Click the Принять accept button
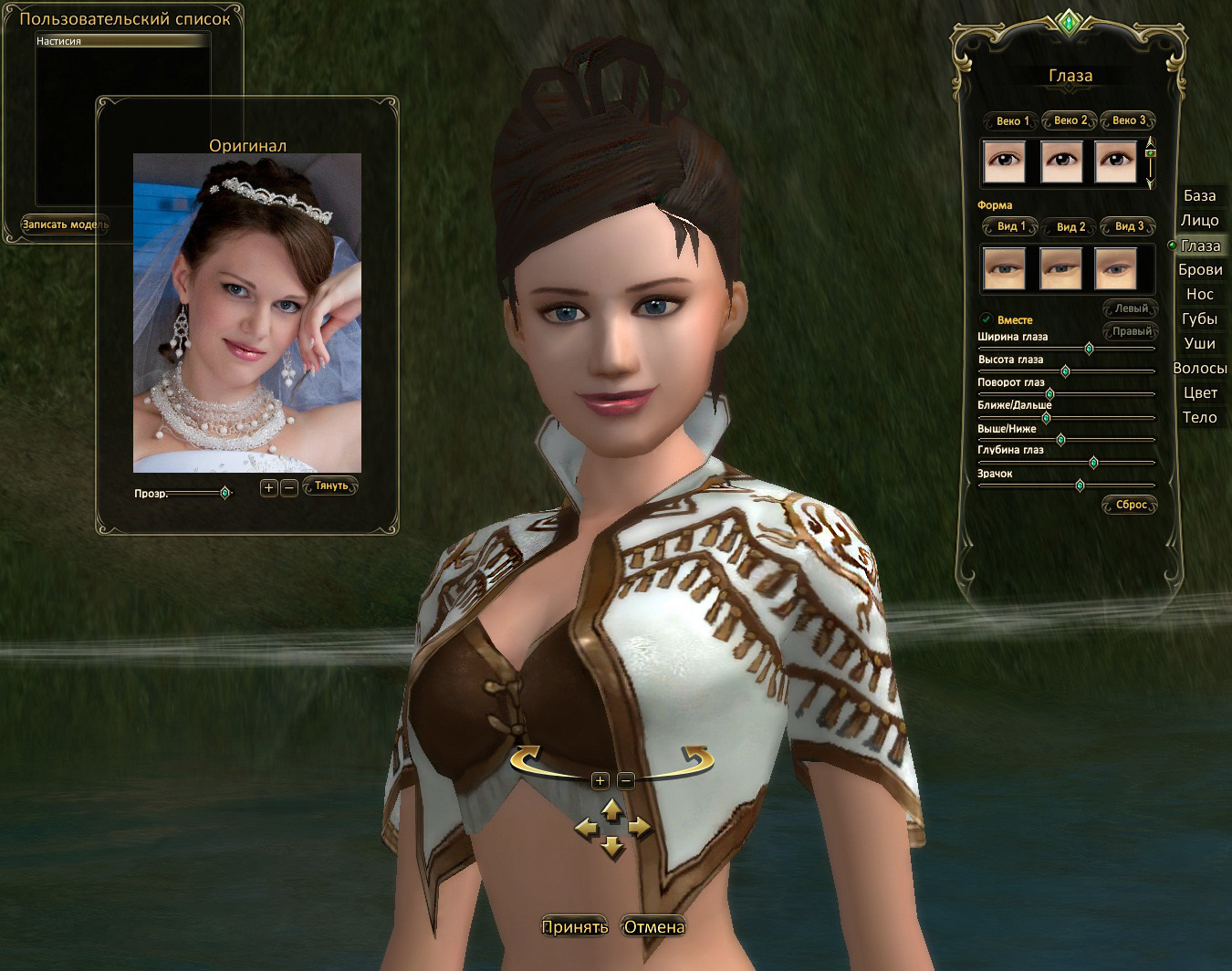 point(574,927)
